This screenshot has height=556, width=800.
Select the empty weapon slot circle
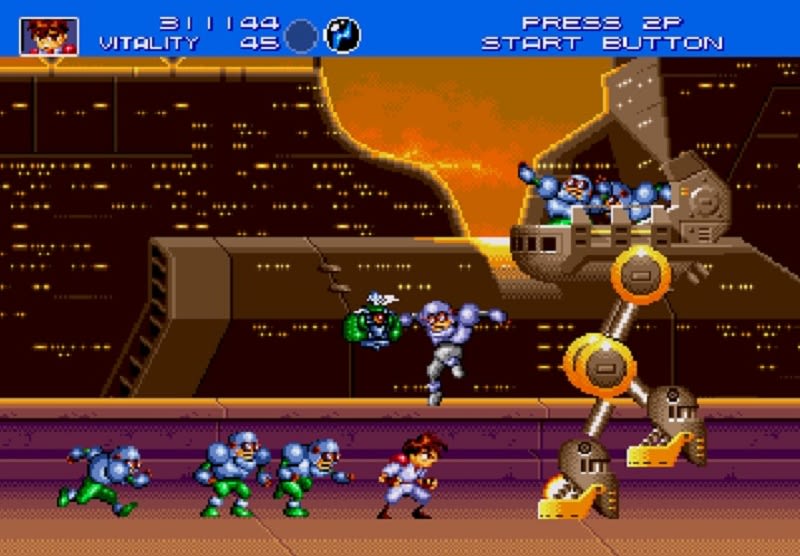301,36
